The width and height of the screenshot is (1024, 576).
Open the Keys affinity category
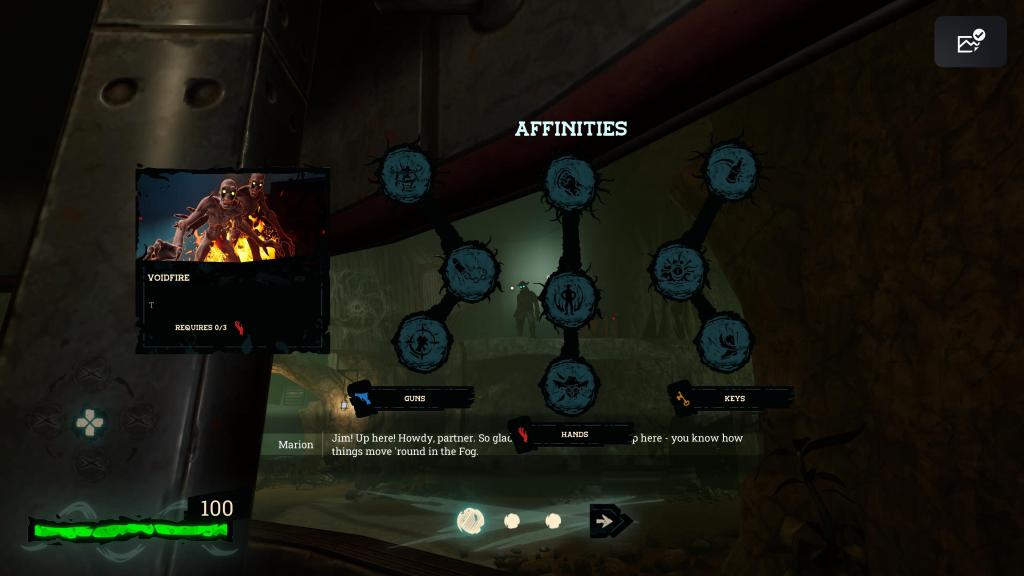(733, 398)
